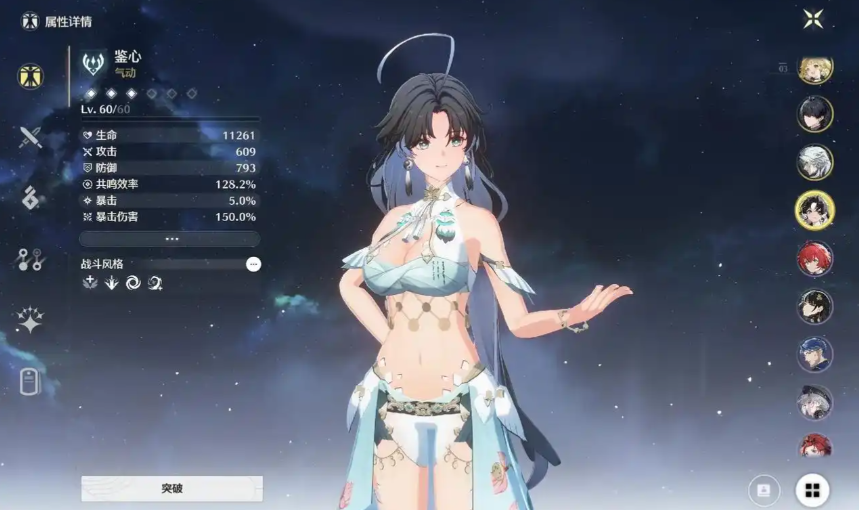The image size is (859, 510).
Task: Open the resonance chain sparkle tab
Action: 30,320
